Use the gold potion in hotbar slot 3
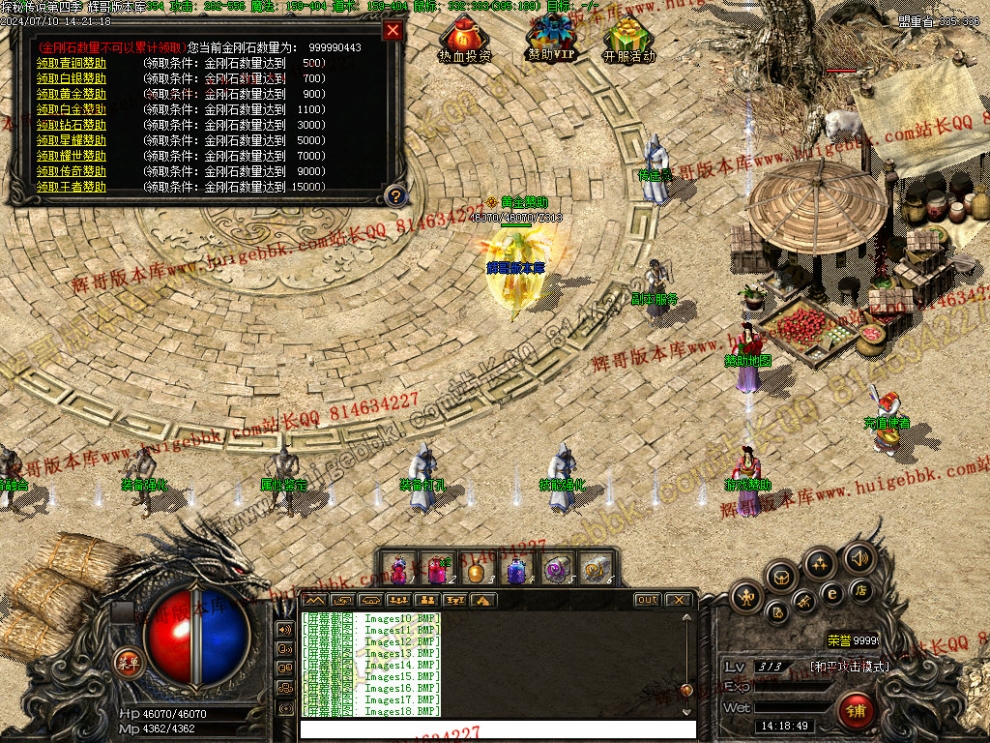This screenshot has width=990, height=743. 476,570
